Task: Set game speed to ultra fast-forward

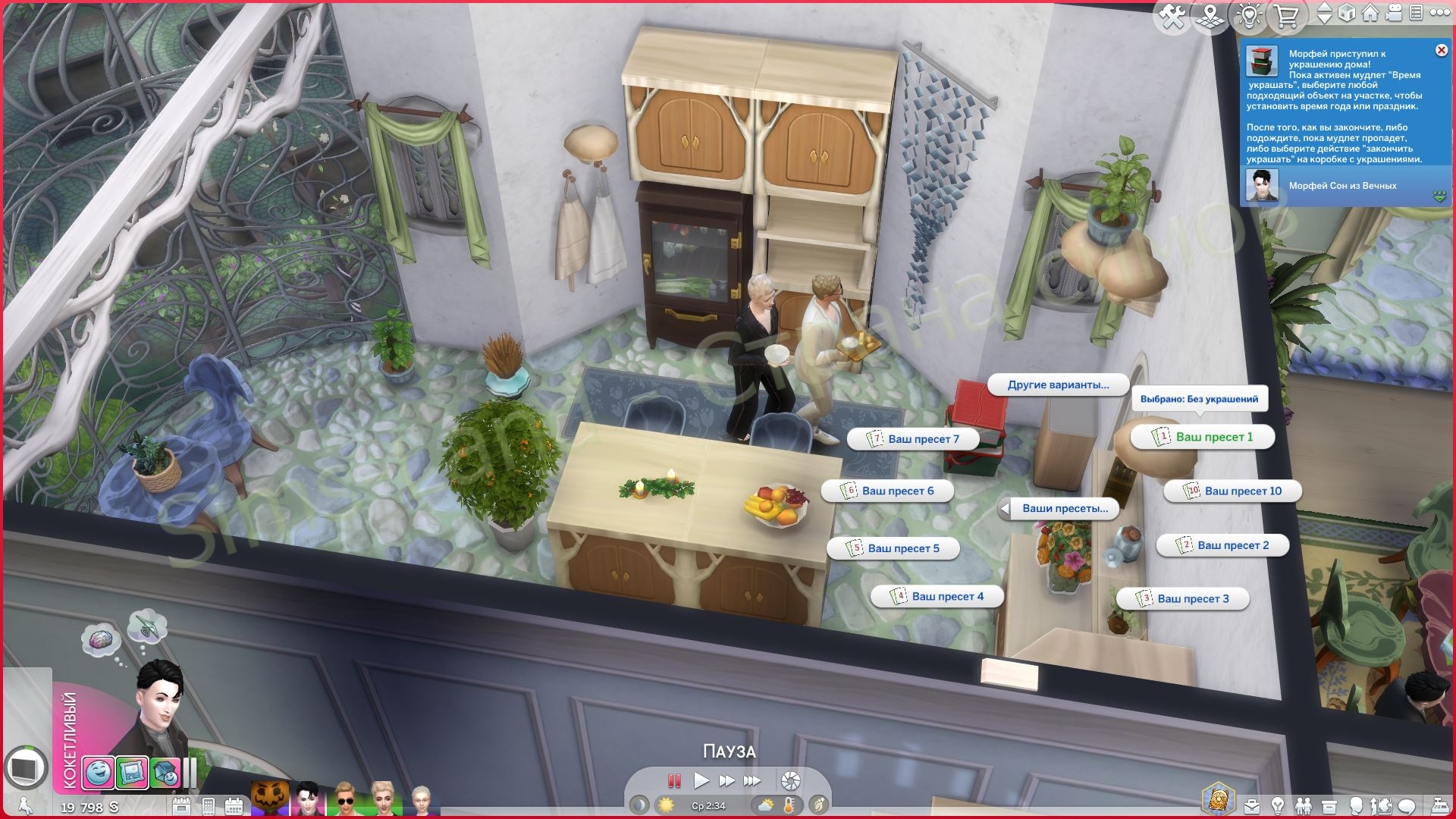Action: 752,780
